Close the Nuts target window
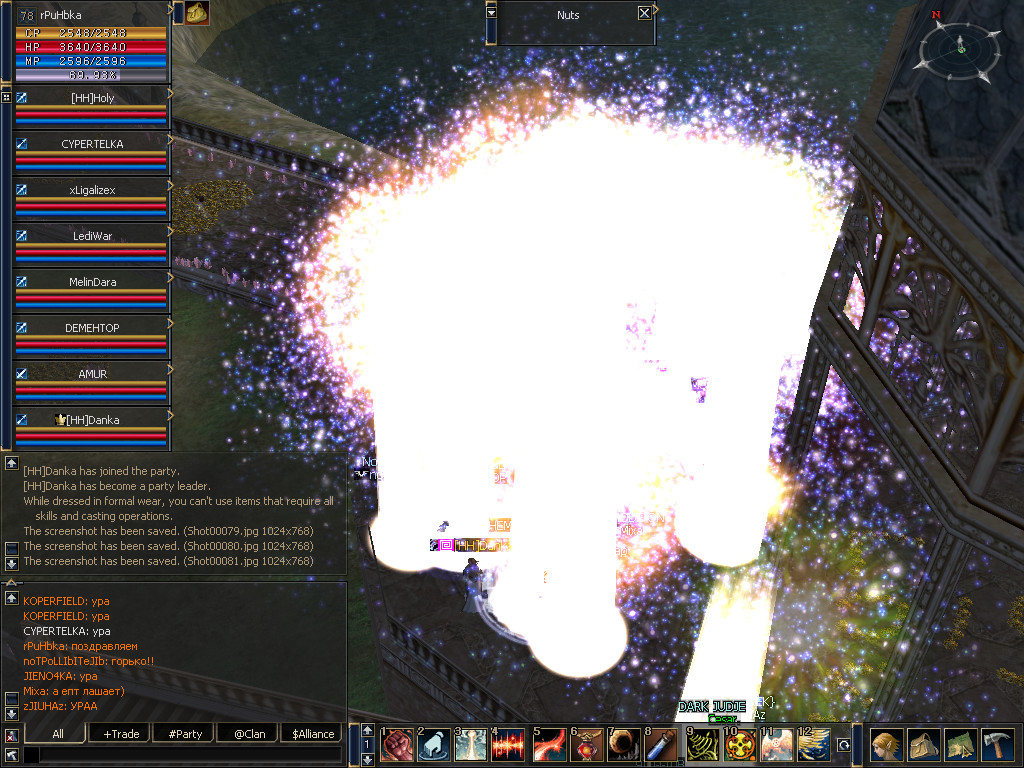The width and height of the screenshot is (1024, 768). click(644, 14)
